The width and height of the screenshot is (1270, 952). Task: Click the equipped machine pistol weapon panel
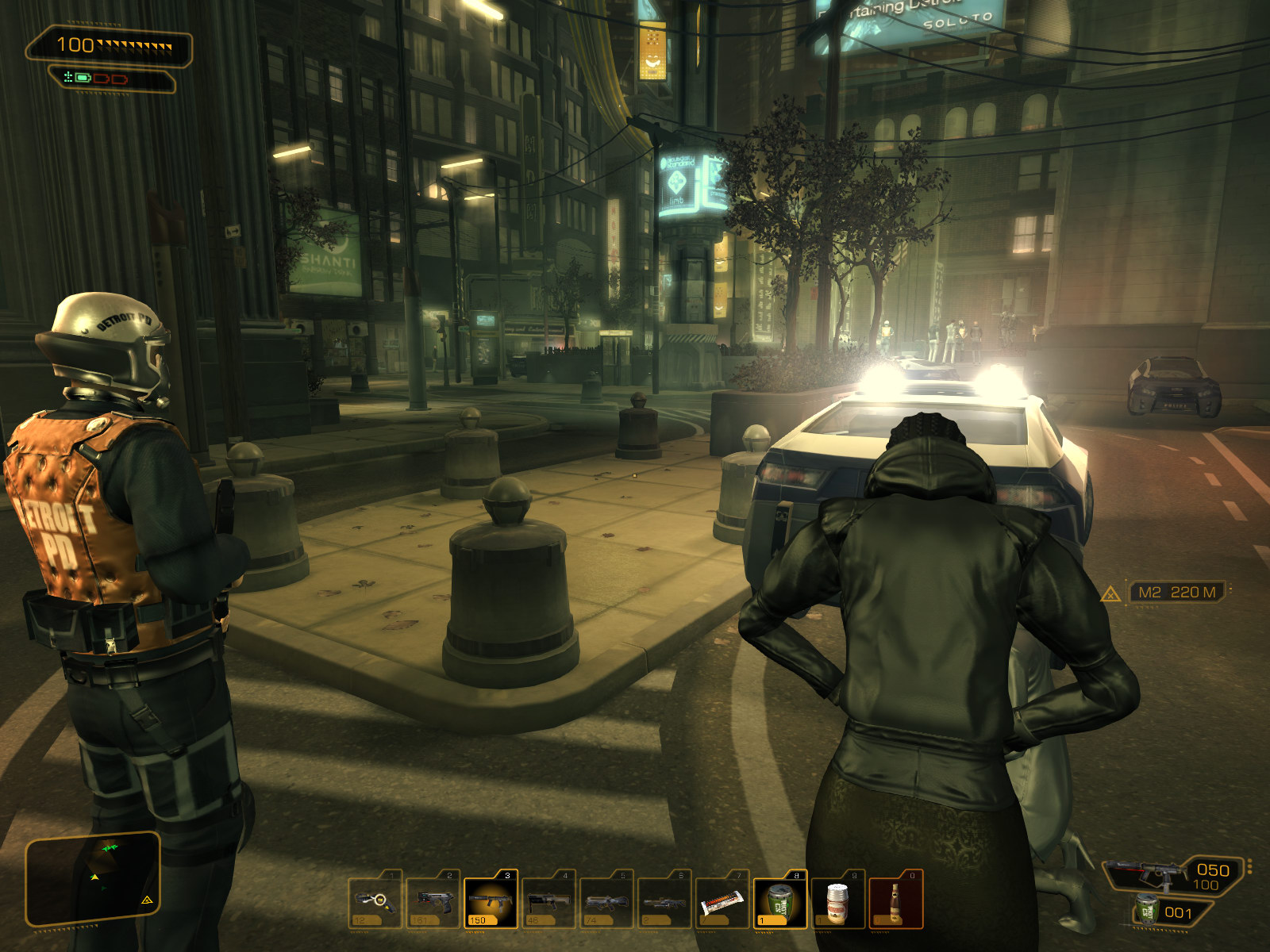1173,876
